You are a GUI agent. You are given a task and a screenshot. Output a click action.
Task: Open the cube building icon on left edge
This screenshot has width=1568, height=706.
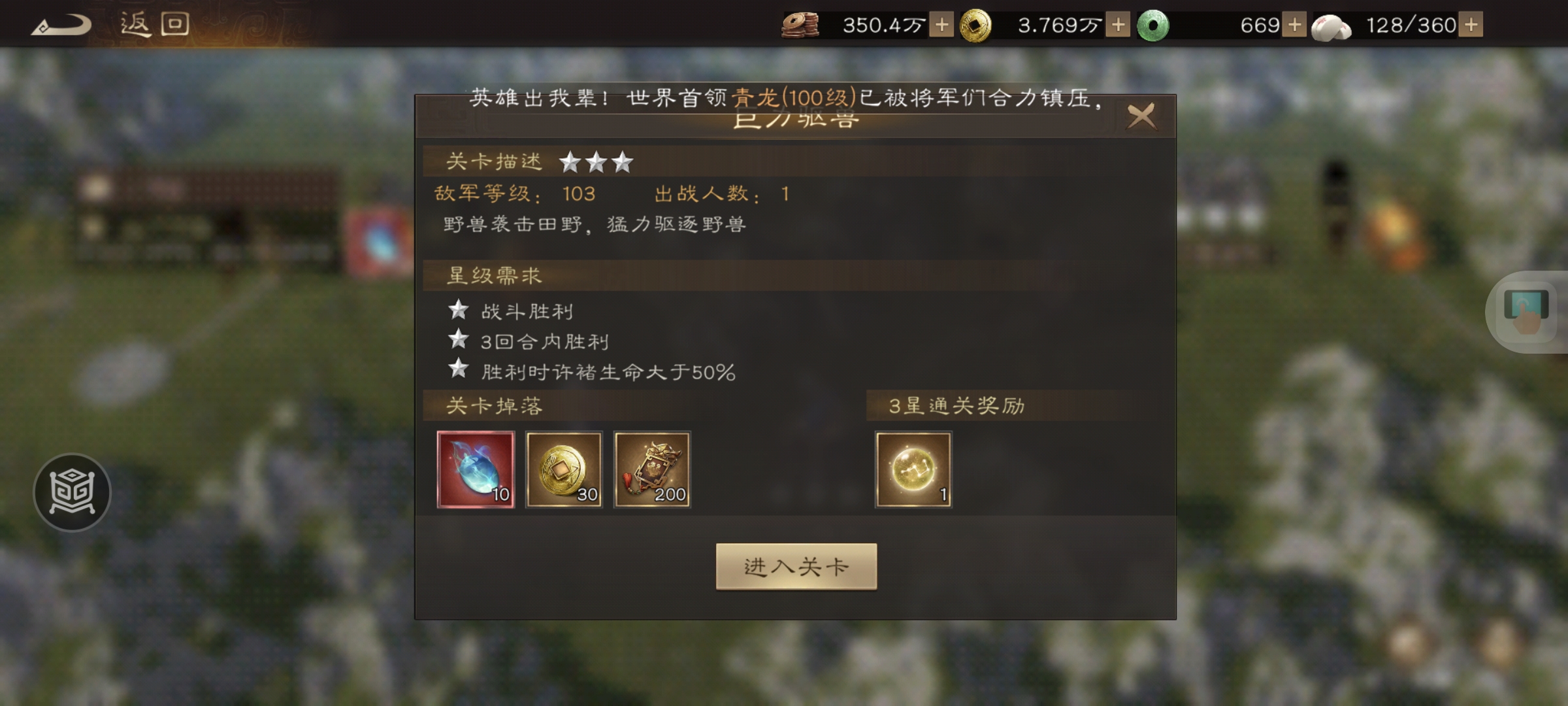(x=72, y=492)
